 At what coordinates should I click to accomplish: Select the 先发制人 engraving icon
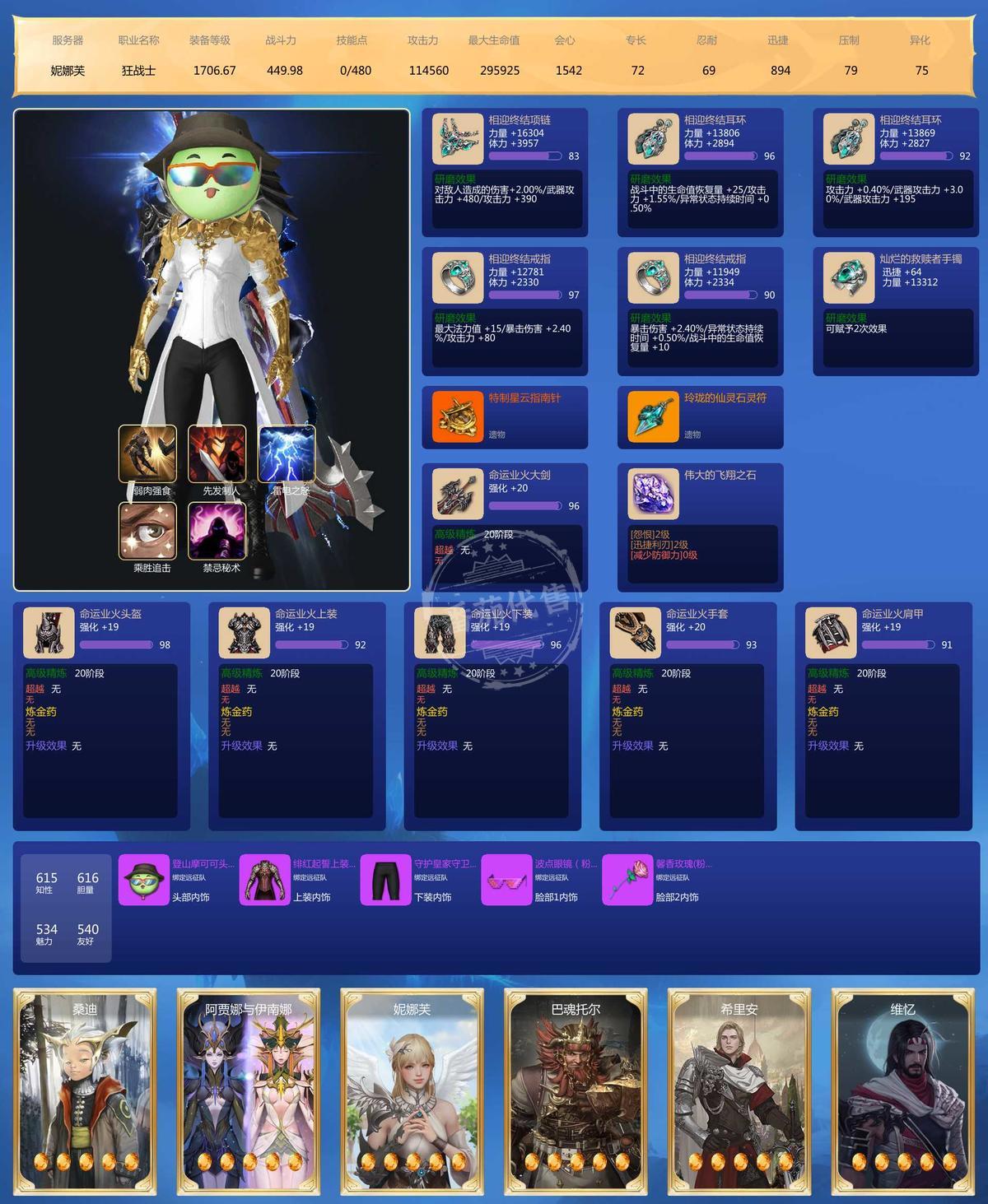coord(217,453)
